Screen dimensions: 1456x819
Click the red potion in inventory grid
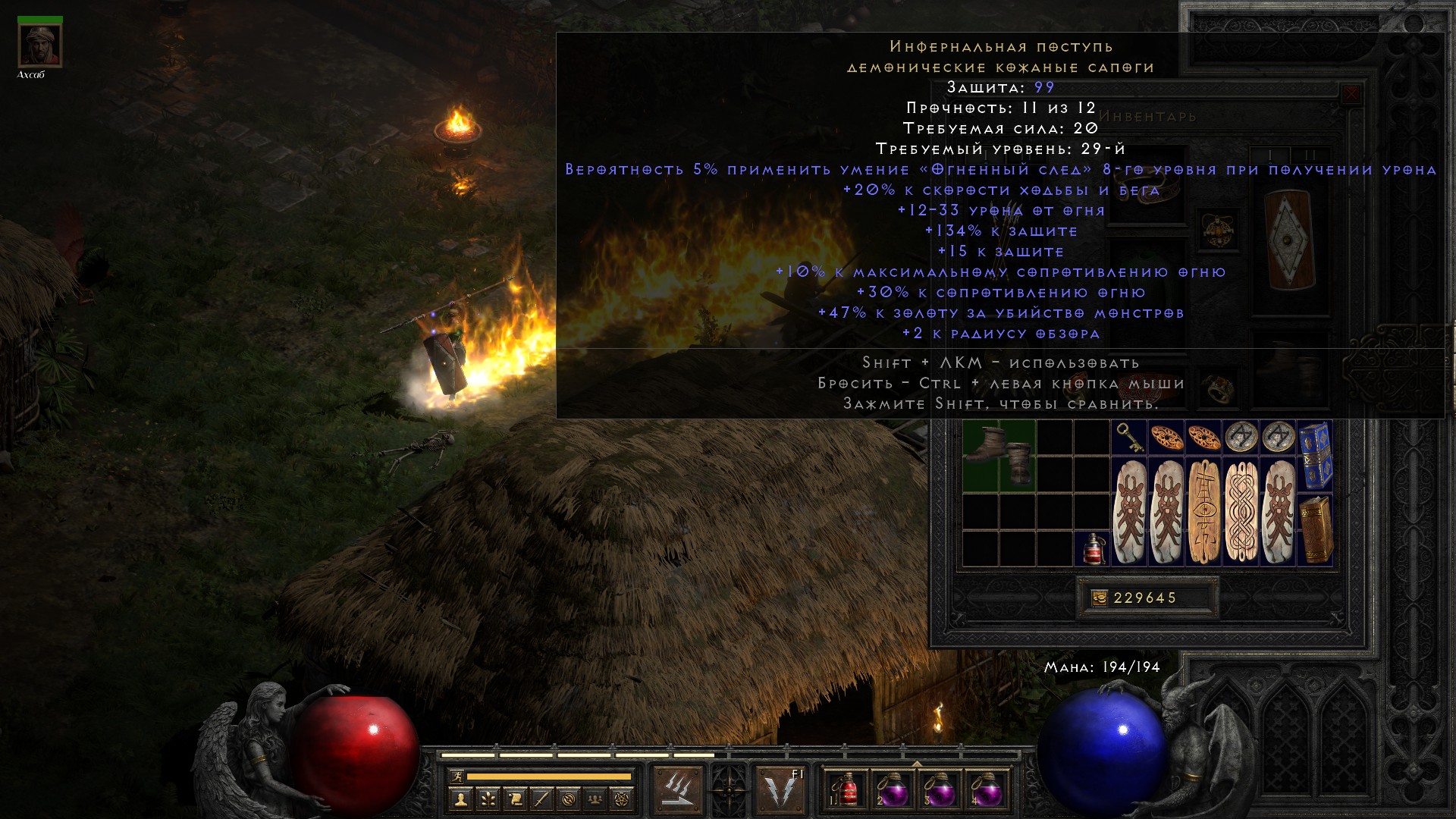click(x=1092, y=548)
